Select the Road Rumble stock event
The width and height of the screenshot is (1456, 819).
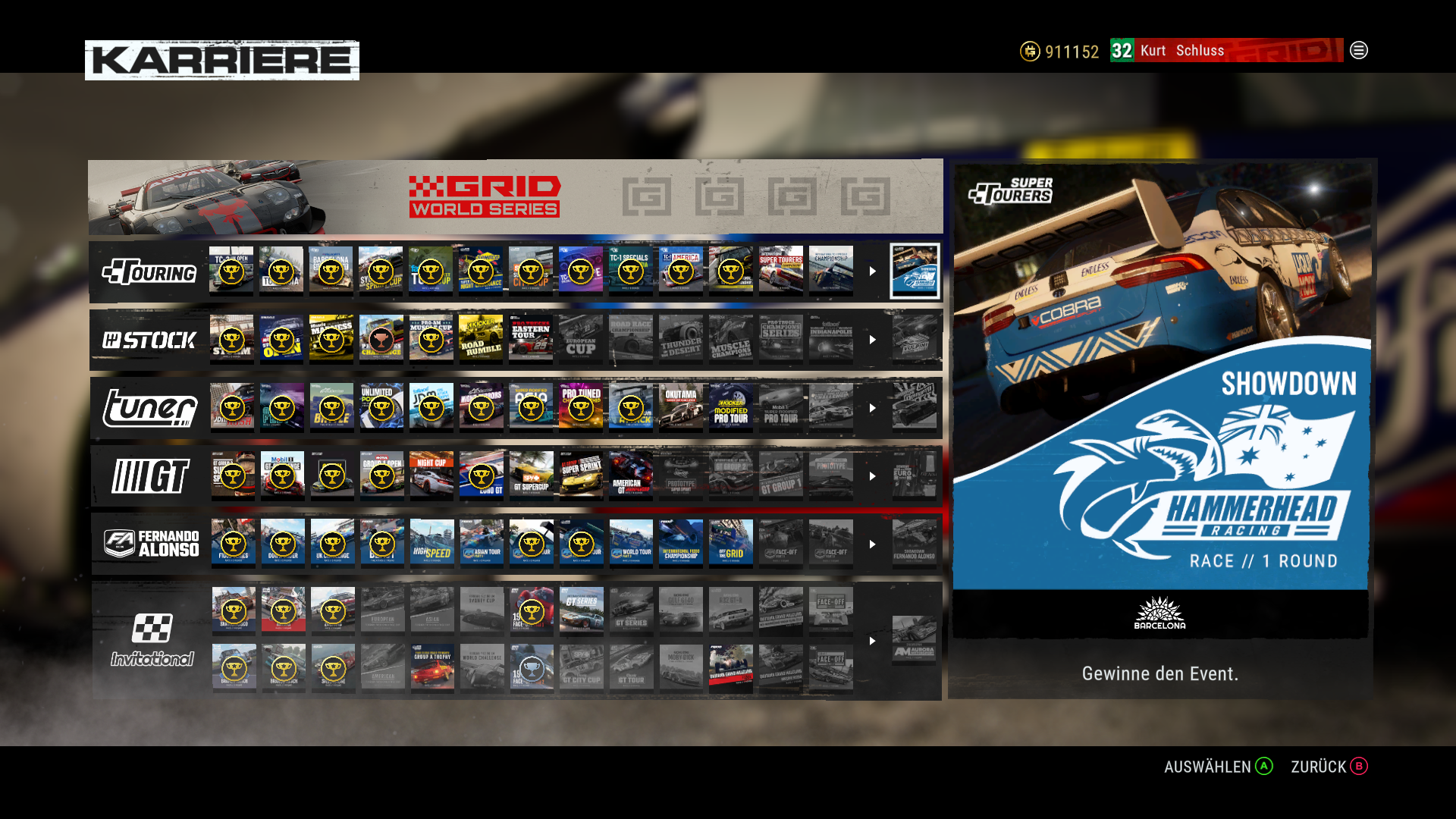[x=481, y=339]
